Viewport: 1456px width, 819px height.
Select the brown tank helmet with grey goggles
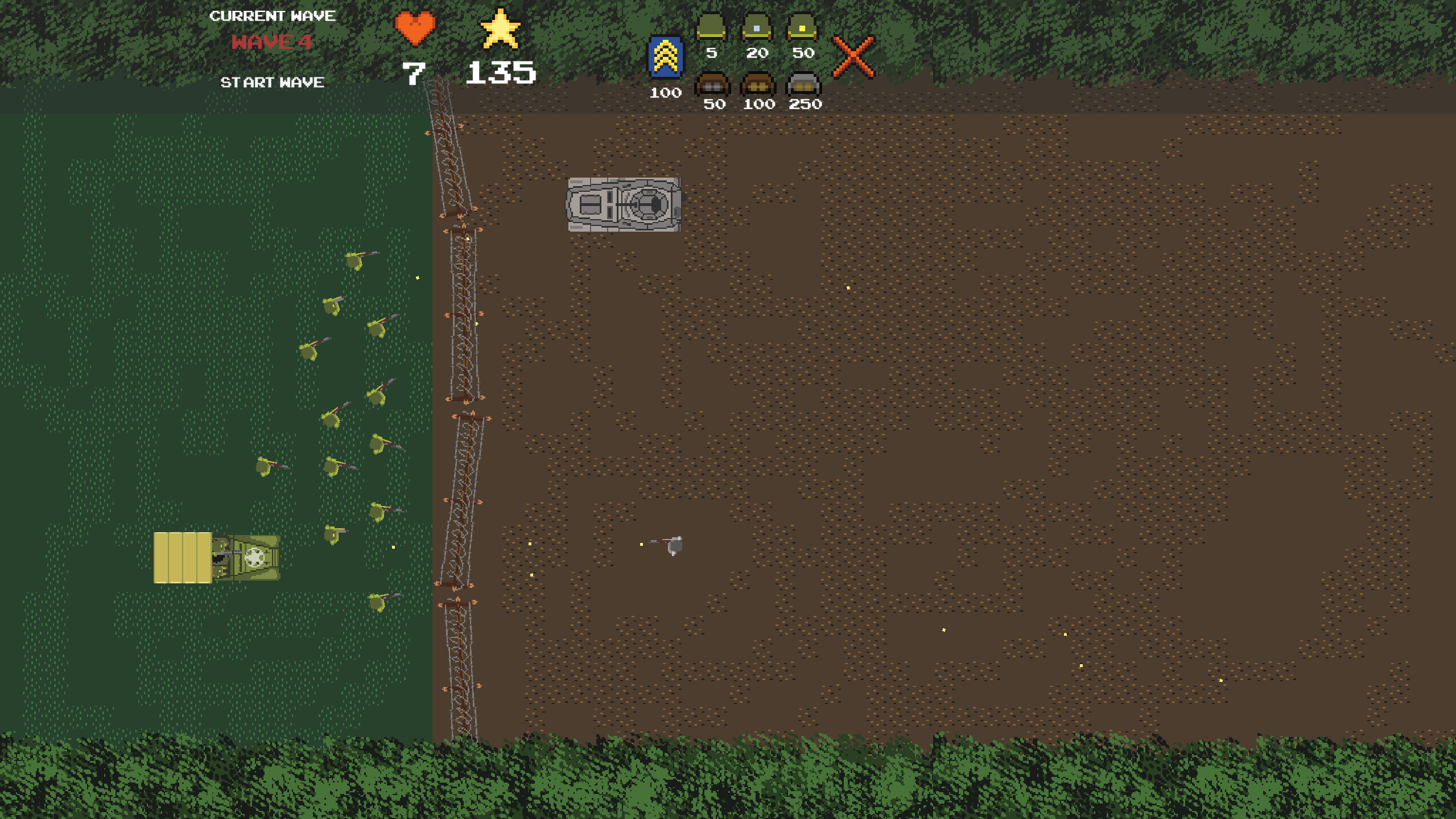pos(712,84)
